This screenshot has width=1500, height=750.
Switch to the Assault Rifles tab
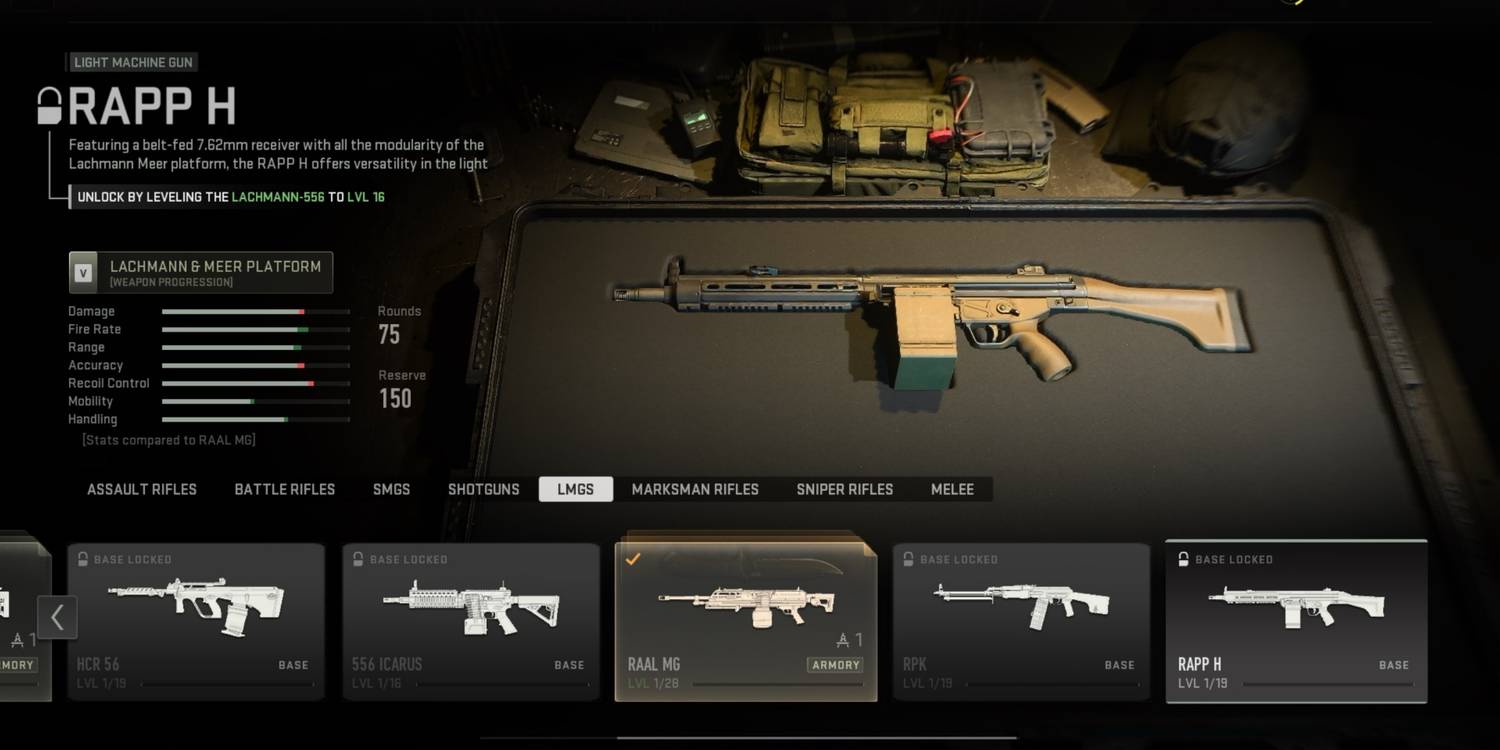142,489
